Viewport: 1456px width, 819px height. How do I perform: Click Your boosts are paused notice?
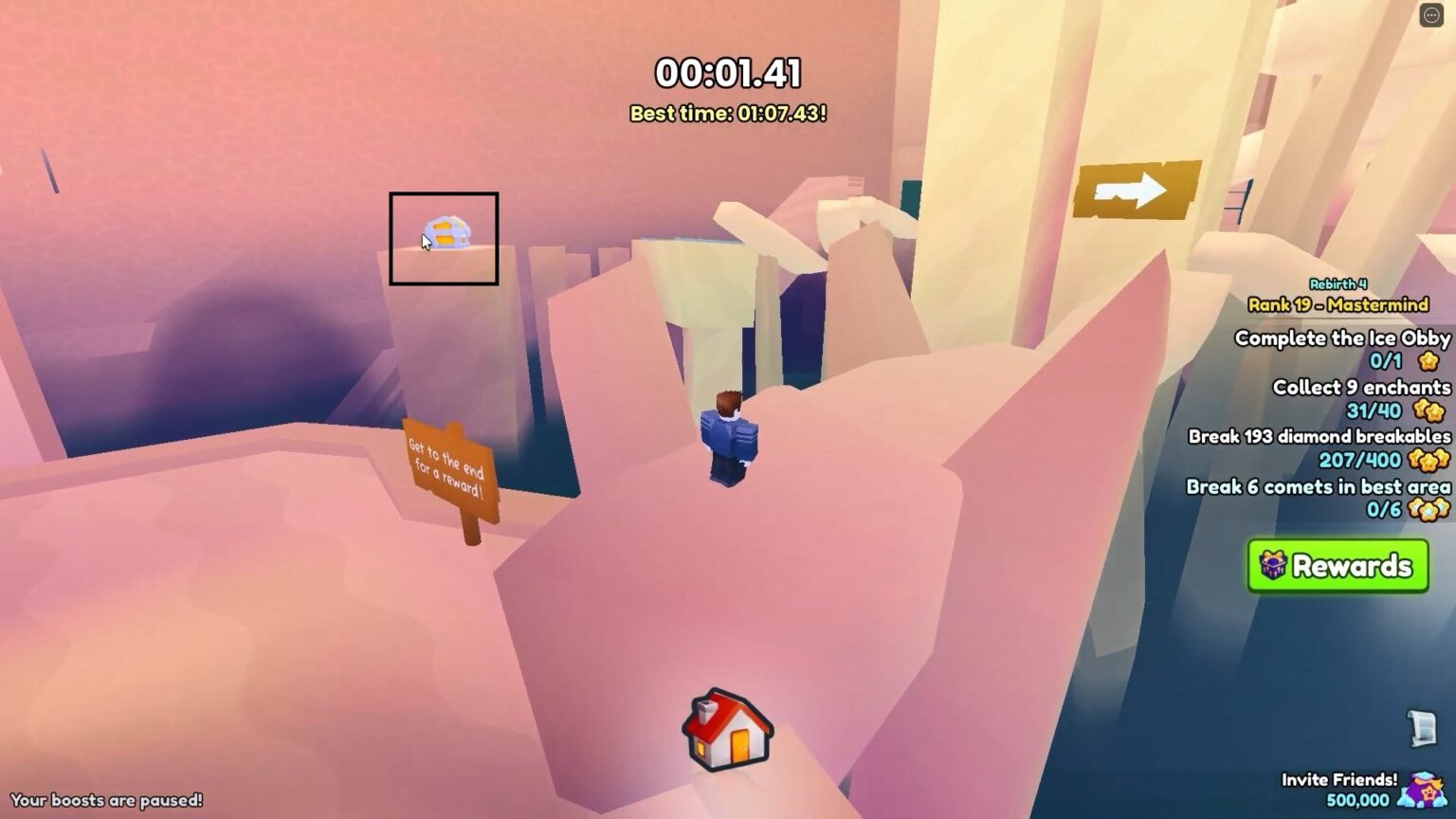[107, 799]
